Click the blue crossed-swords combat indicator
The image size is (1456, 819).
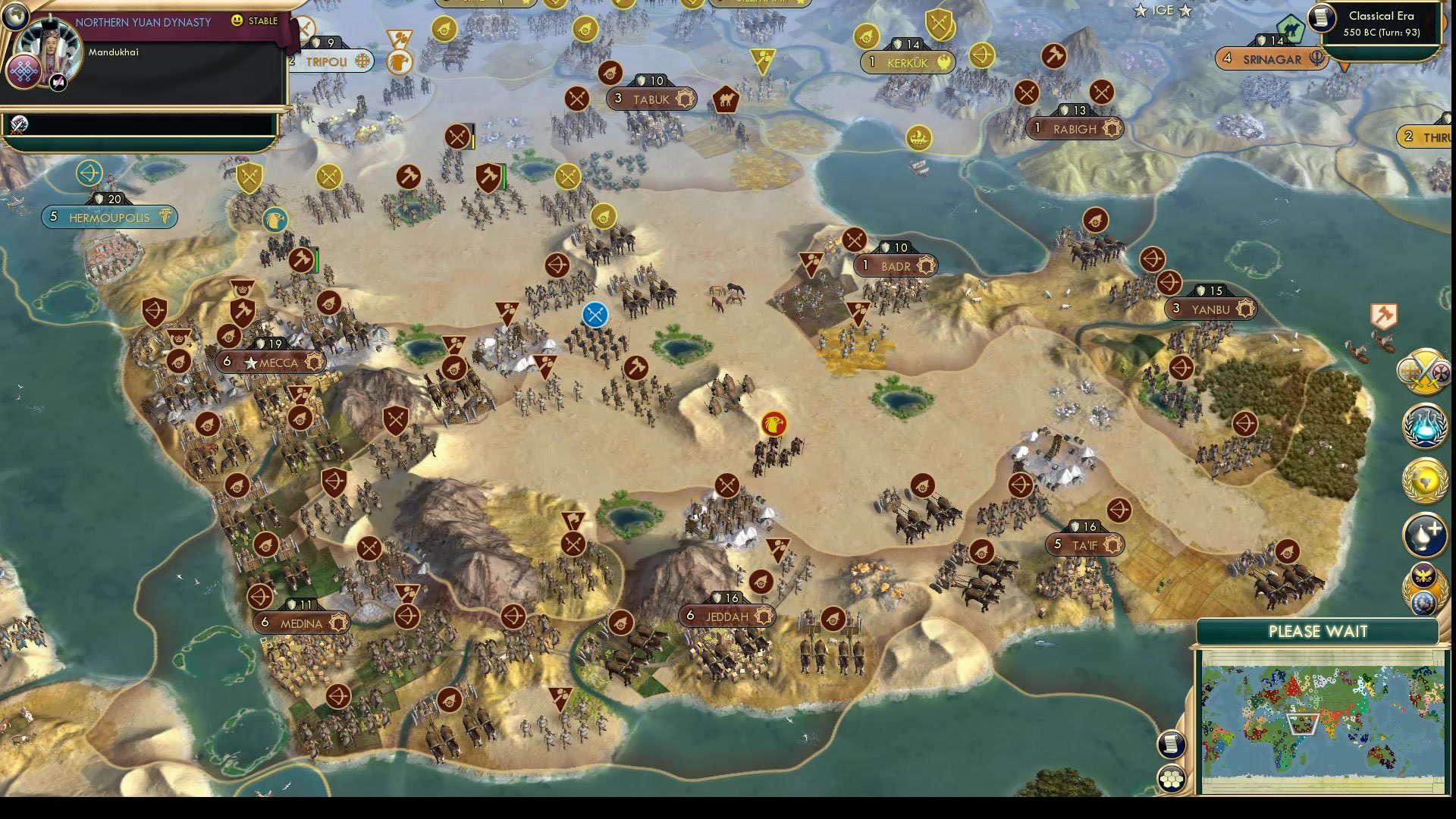[x=594, y=315]
